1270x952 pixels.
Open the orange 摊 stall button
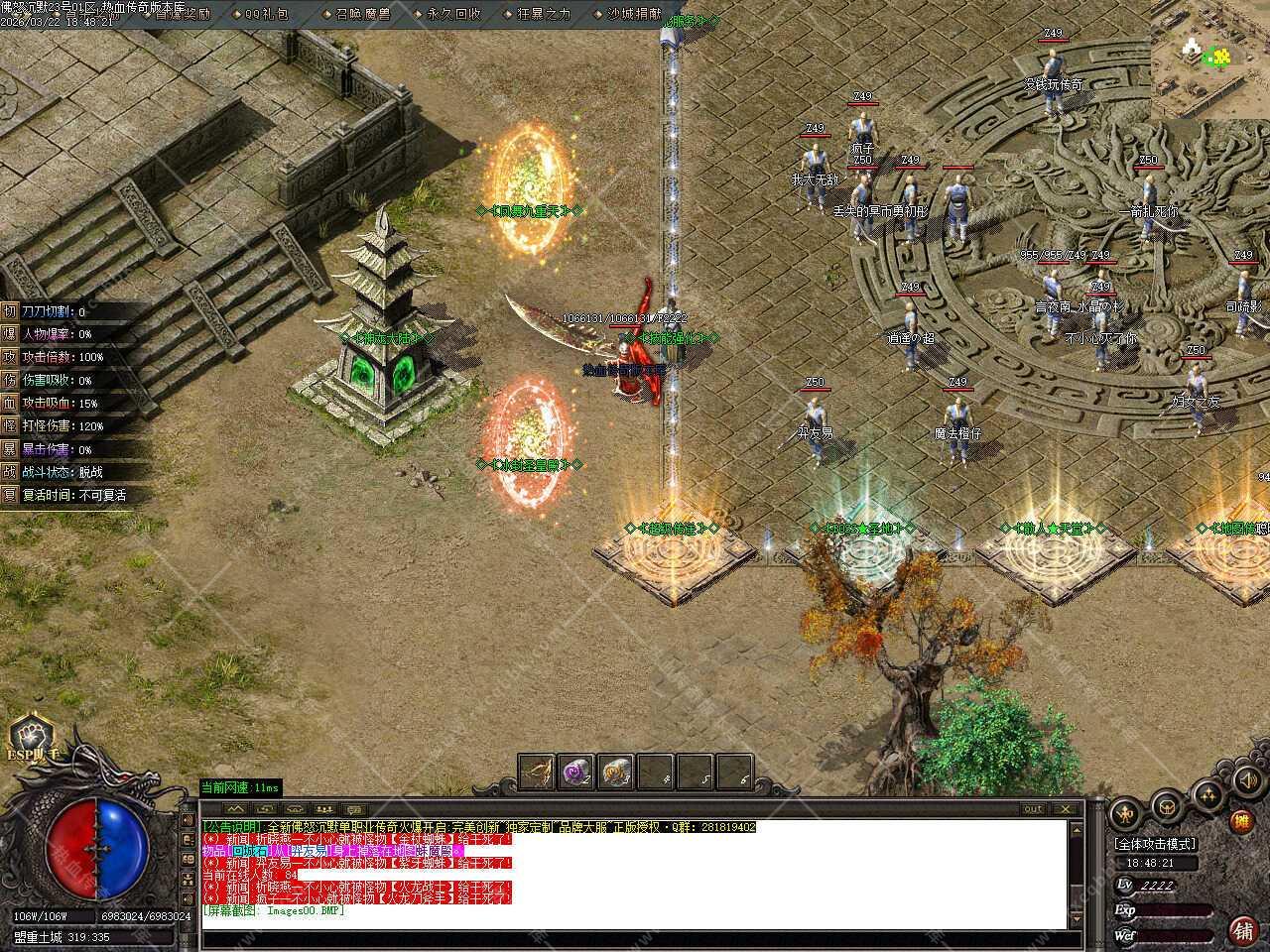(1241, 821)
